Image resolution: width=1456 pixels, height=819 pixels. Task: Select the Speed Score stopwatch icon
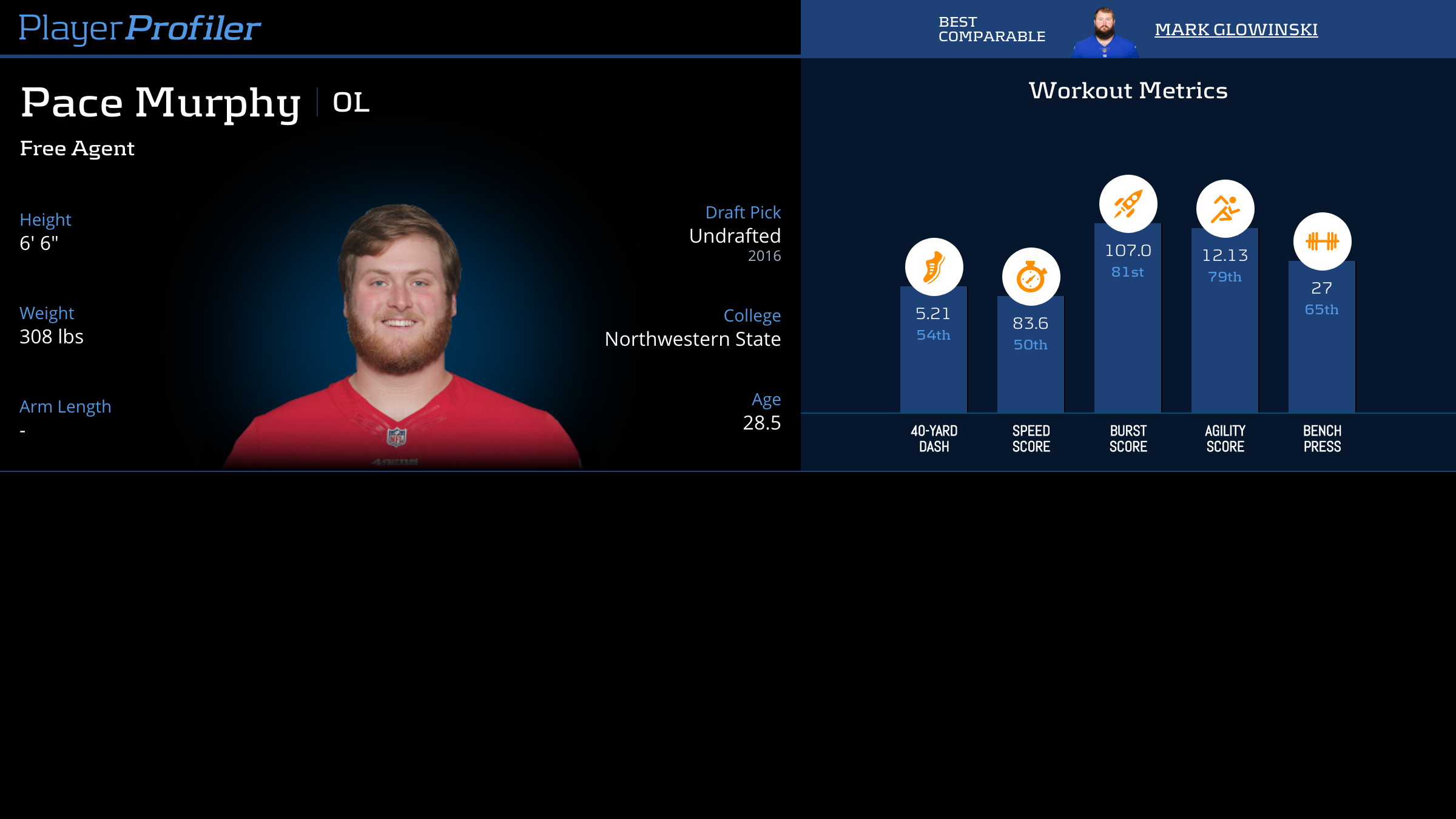point(1031,277)
